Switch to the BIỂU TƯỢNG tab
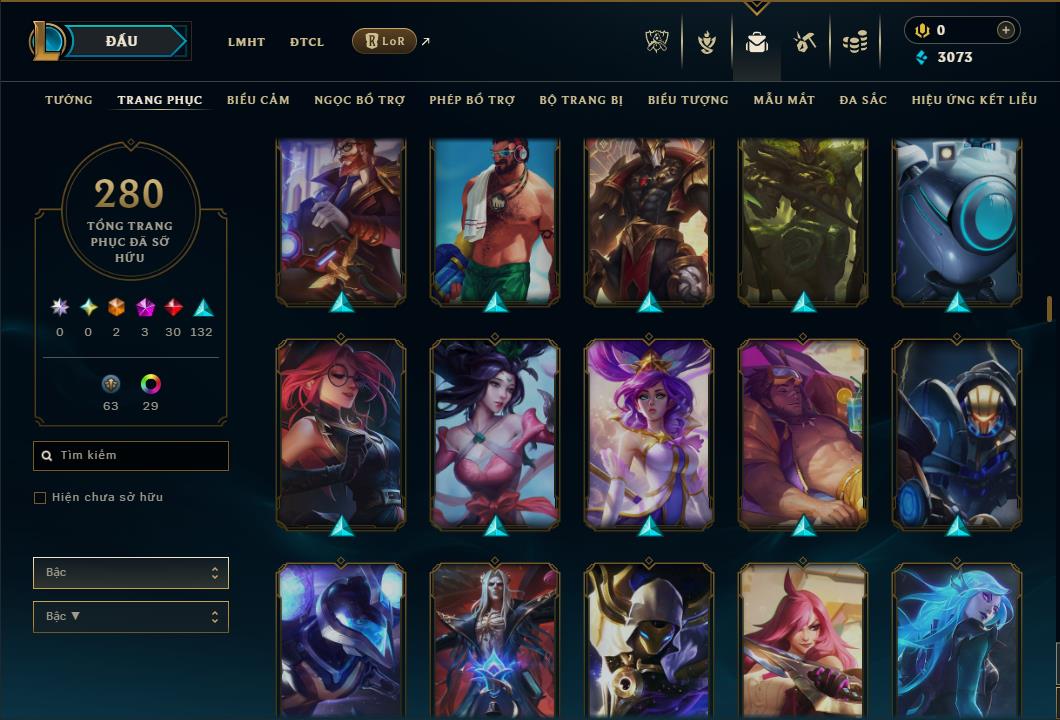 pyautogui.click(x=688, y=100)
